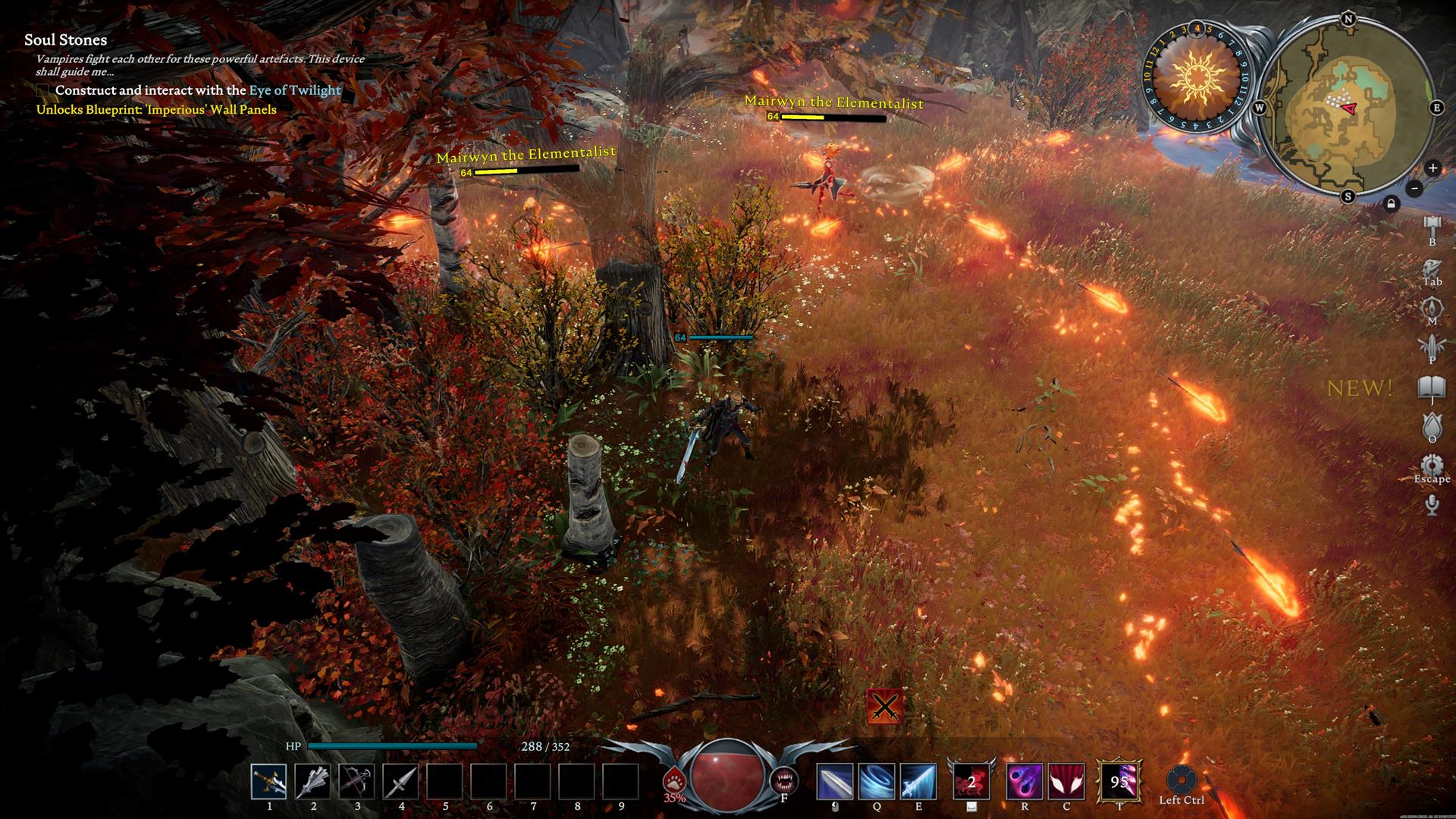Open the action wheel icon
This screenshot has width=1456, height=819.
[1181, 780]
